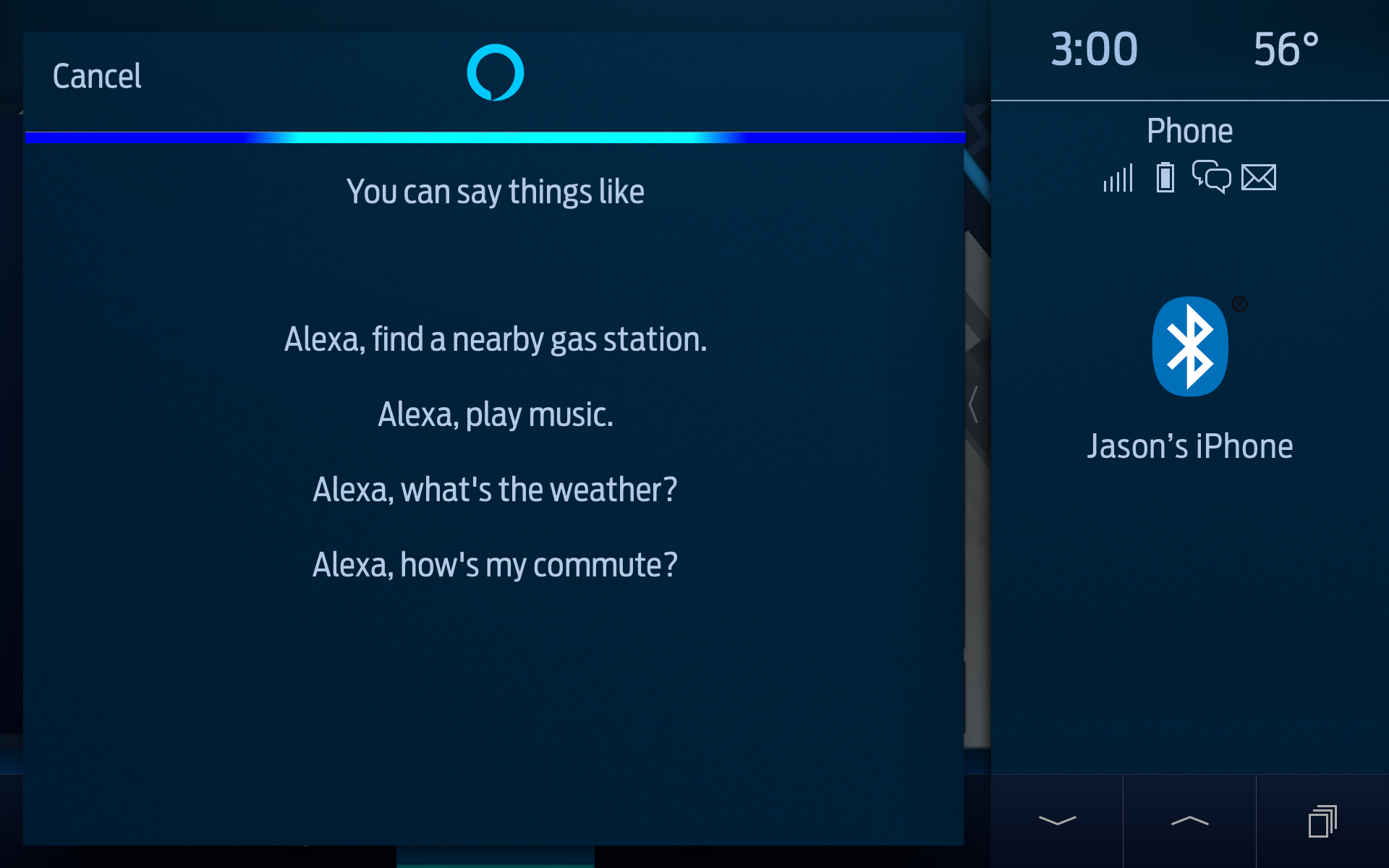Open the Bluetooth connection icon
The width and height of the screenshot is (1389, 868).
[x=1191, y=346]
